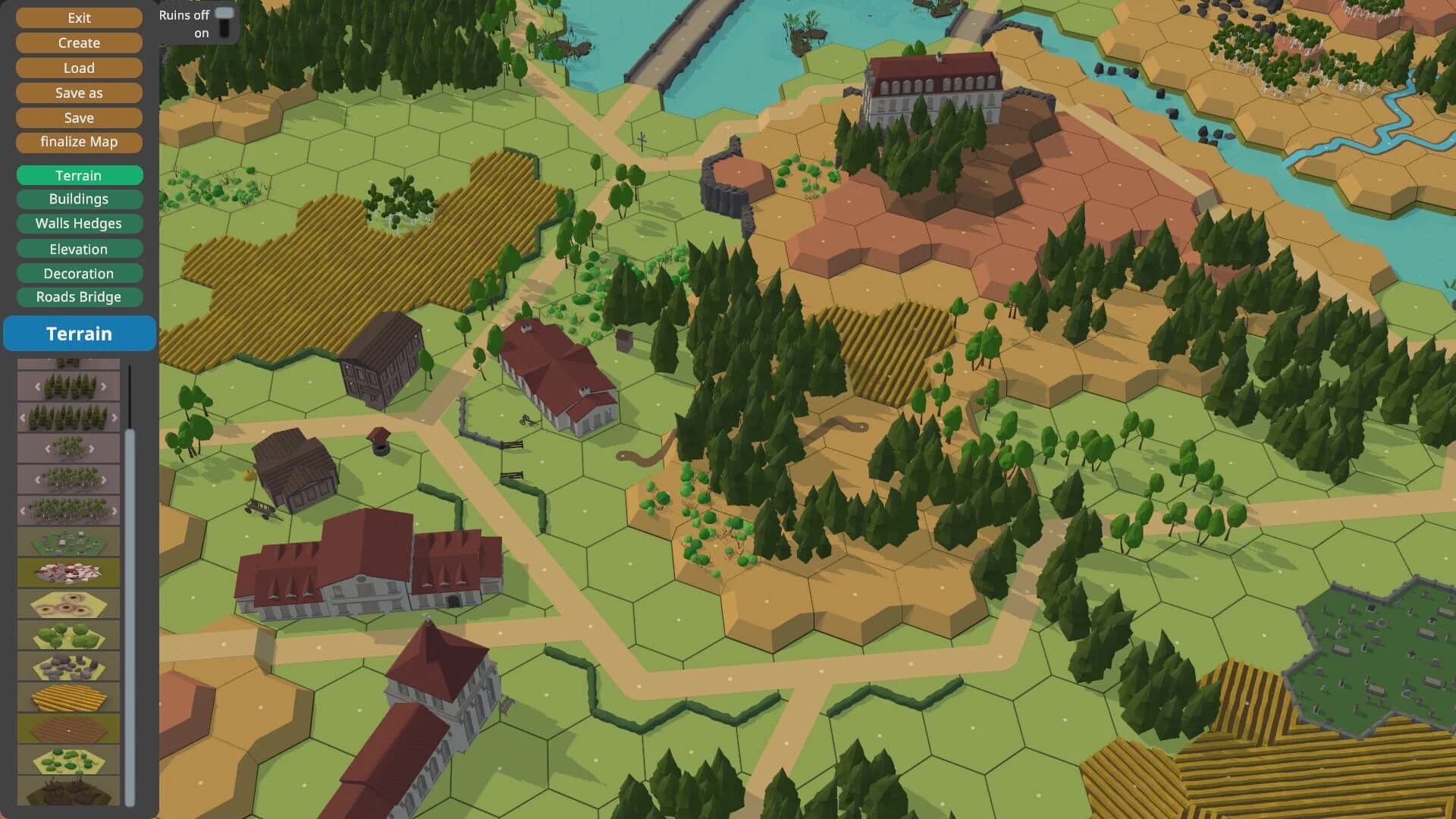Click the left arrow on the scattered trees variant
The height and width of the screenshot is (819, 1456).
point(46,447)
